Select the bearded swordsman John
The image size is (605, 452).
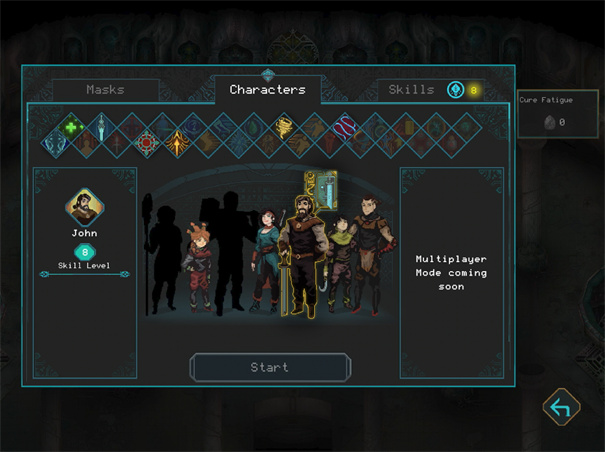tap(300, 255)
